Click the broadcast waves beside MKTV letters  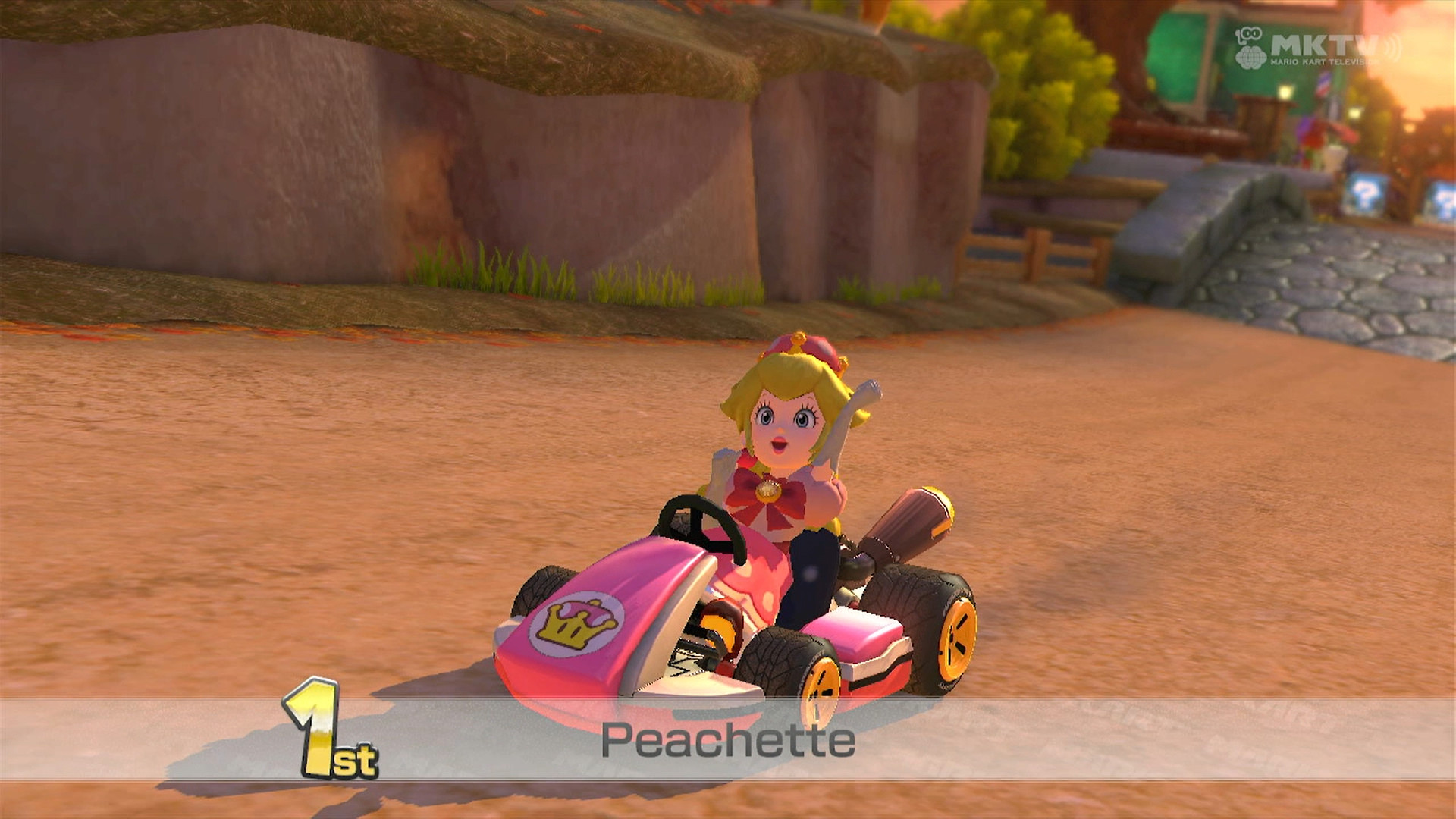point(1392,45)
